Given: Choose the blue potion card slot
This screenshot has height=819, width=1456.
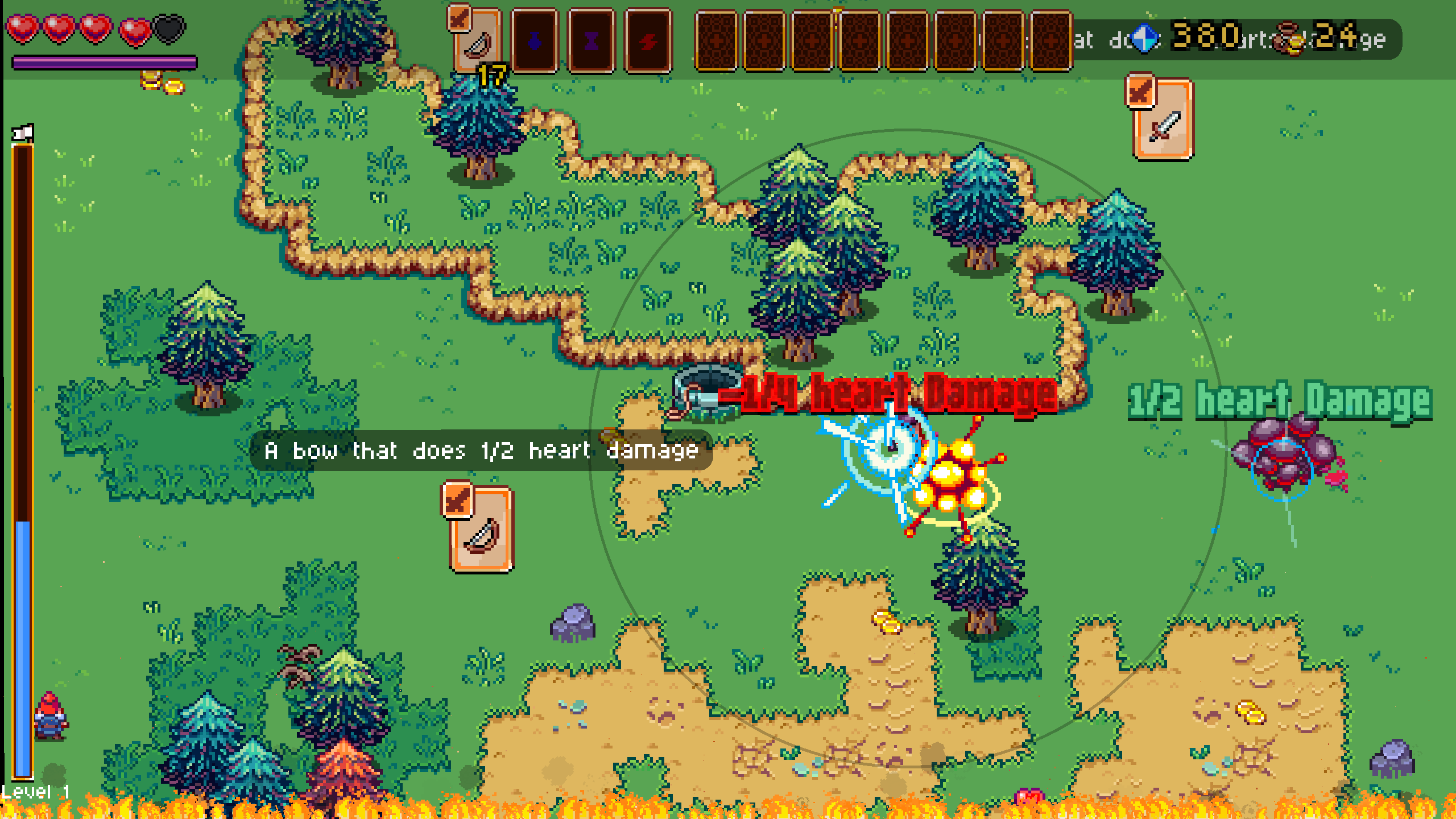Looking at the screenshot, I should 534,41.
